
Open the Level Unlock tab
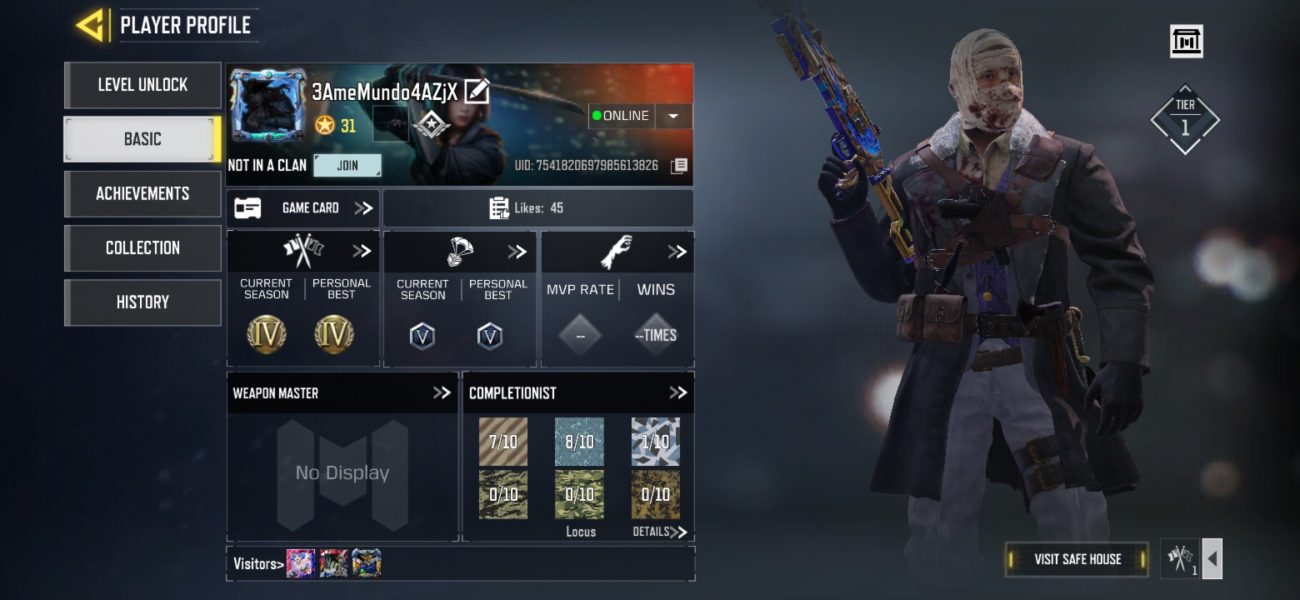coord(142,85)
